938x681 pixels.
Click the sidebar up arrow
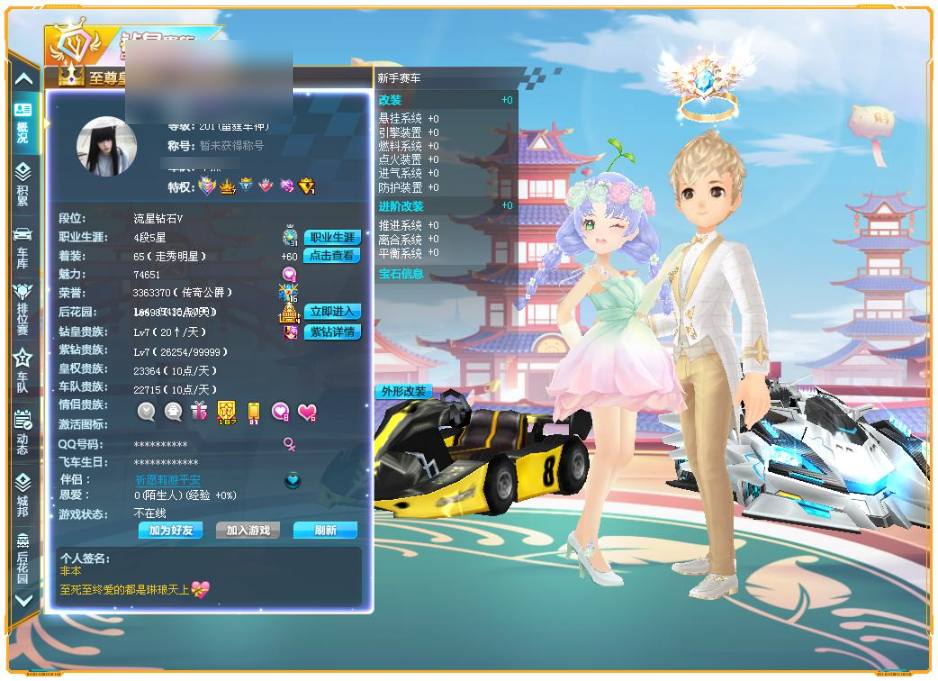click(x=24, y=79)
